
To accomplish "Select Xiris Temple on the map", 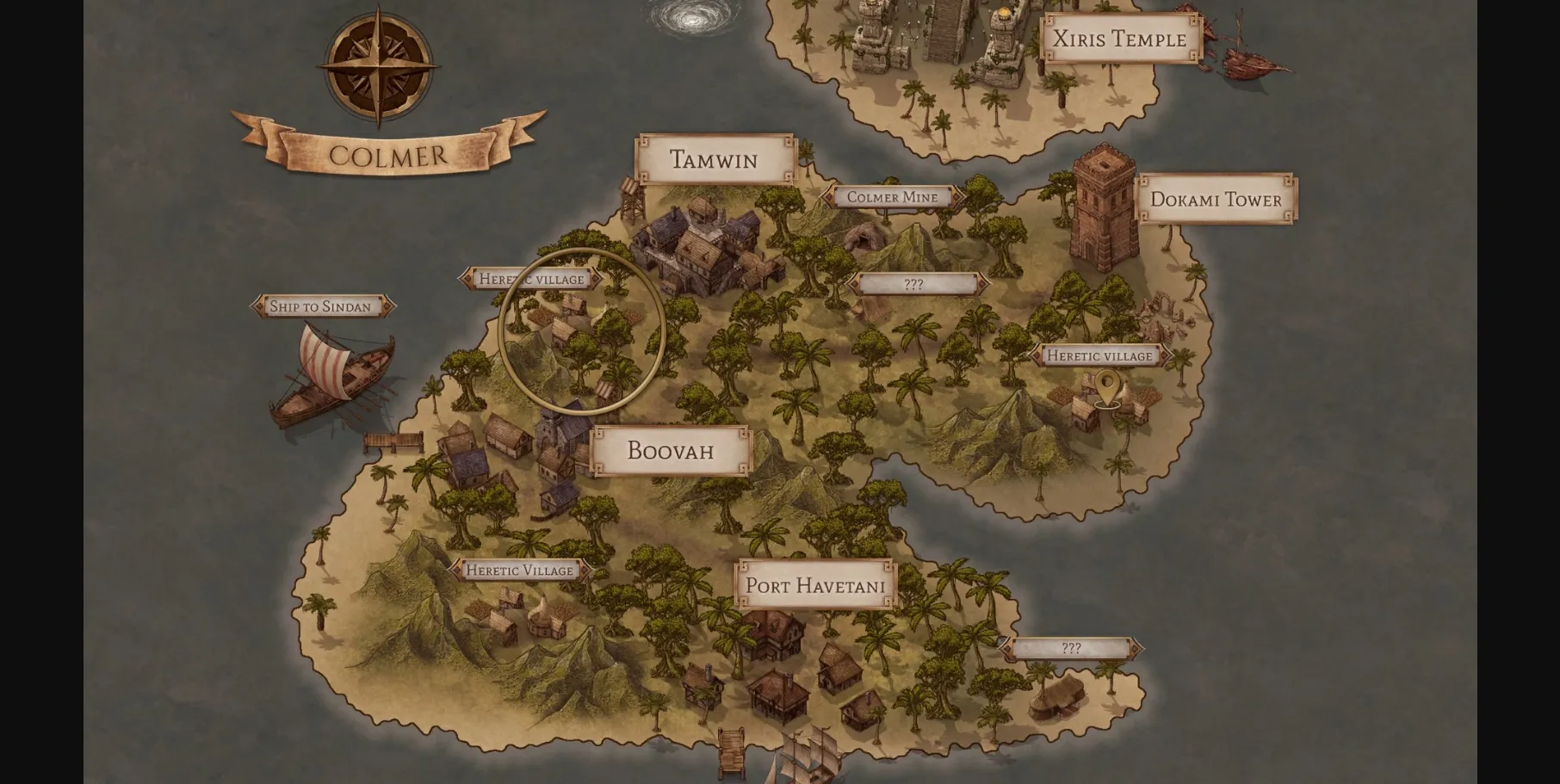I will pos(1119,39).
